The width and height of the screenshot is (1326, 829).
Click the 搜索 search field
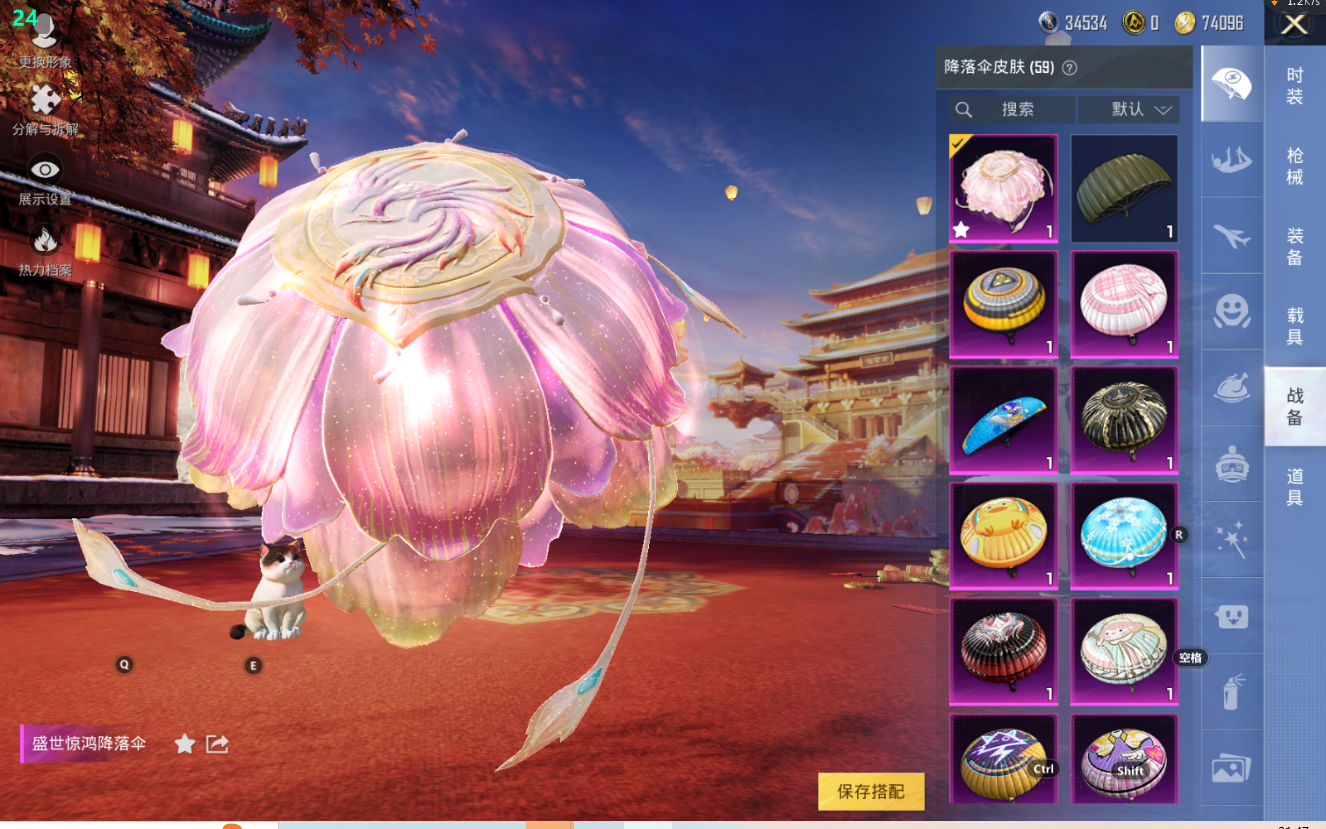pyautogui.click(x=1017, y=110)
